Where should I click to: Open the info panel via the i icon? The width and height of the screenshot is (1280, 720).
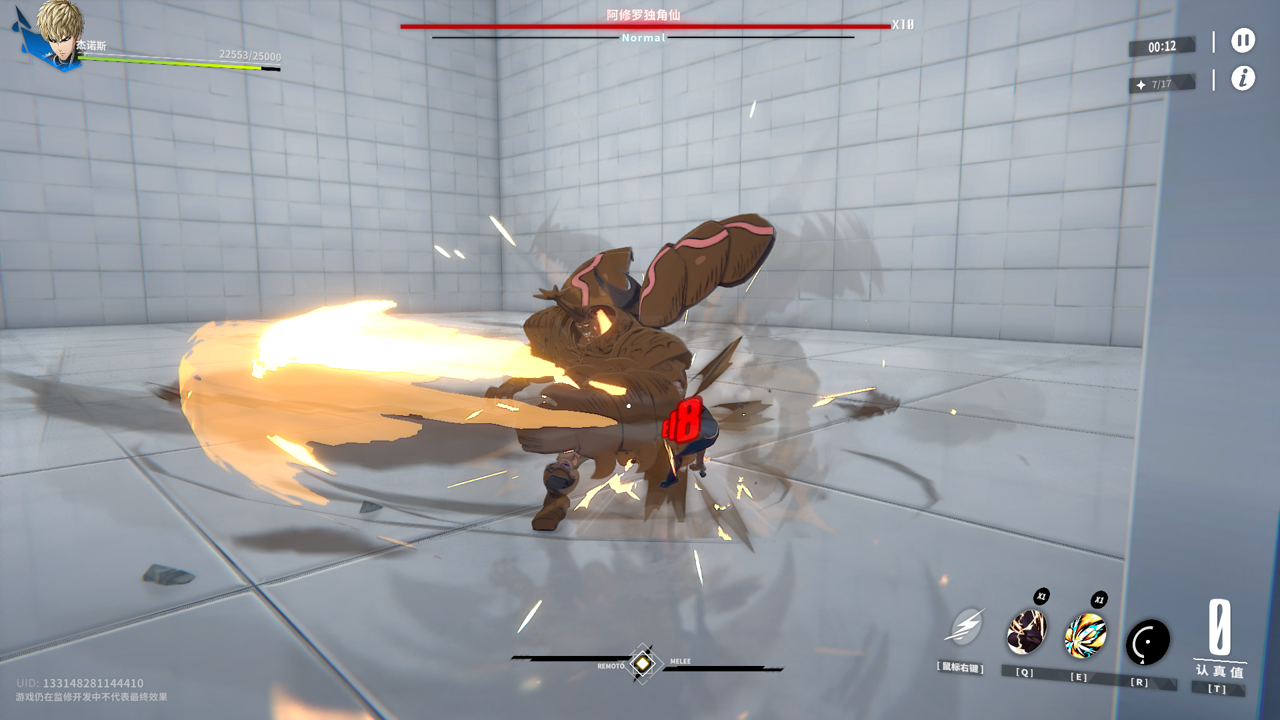(1242, 79)
